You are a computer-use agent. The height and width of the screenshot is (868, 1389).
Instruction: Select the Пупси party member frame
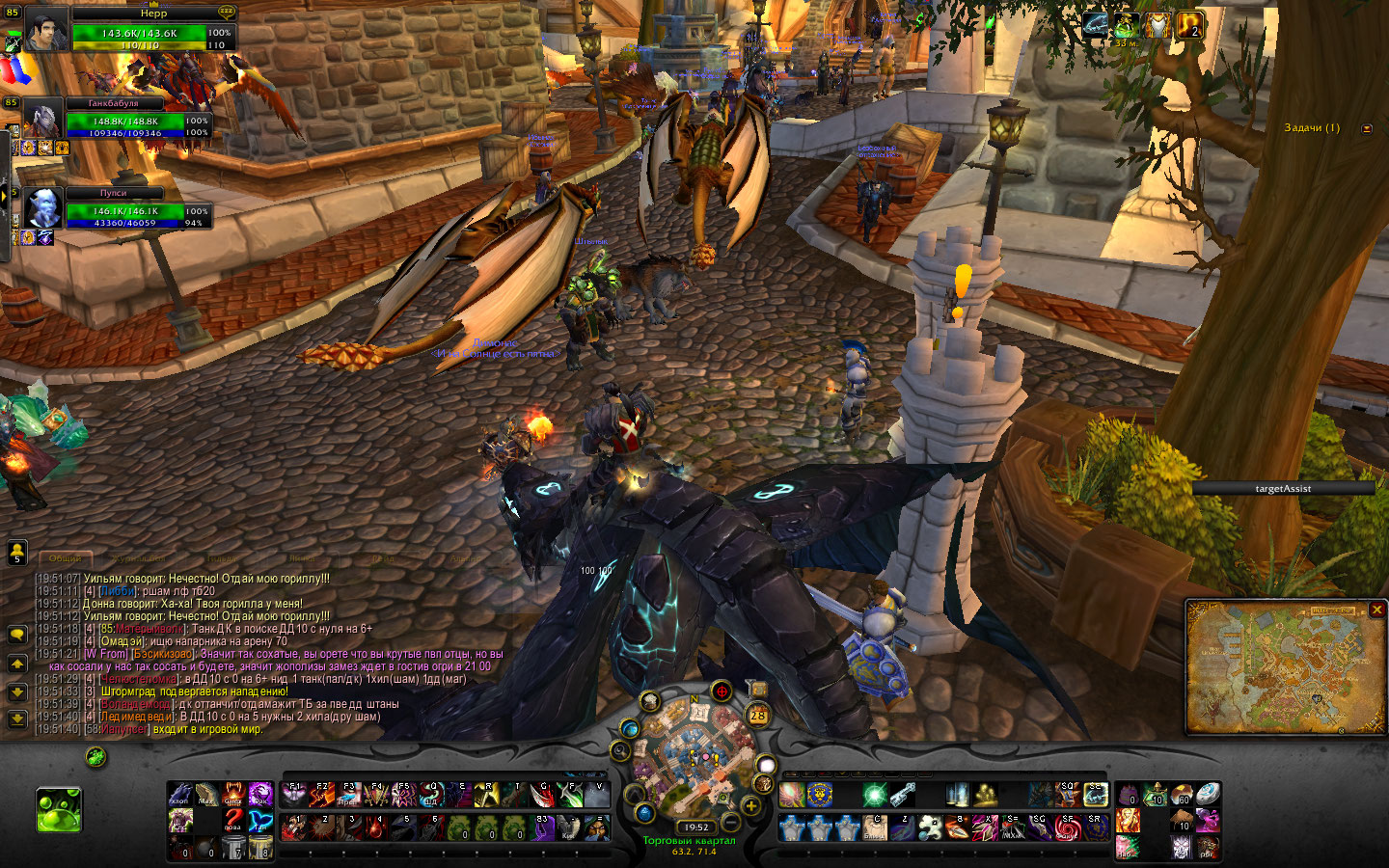(125, 210)
